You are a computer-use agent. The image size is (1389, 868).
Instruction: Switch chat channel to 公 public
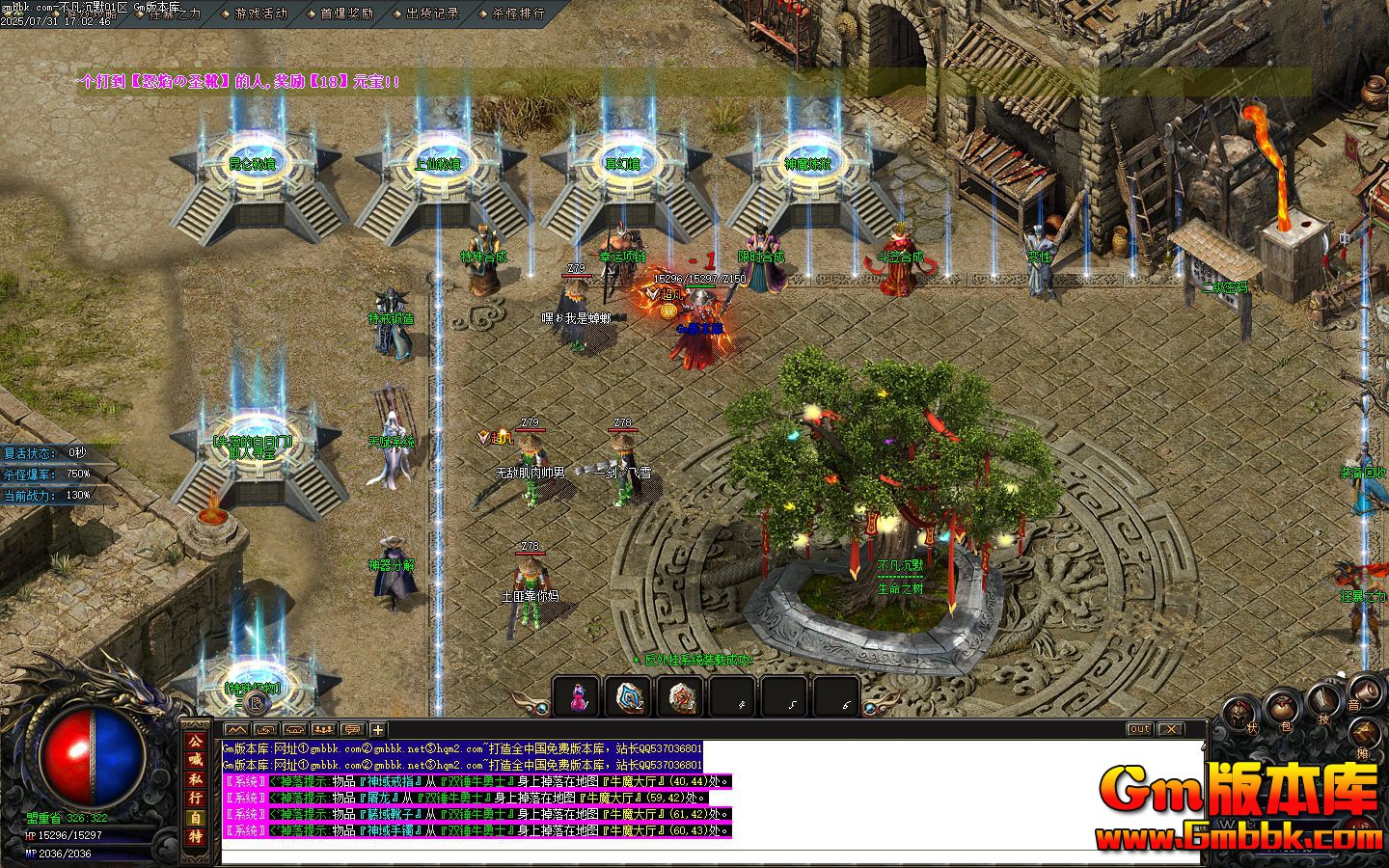pos(196,742)
